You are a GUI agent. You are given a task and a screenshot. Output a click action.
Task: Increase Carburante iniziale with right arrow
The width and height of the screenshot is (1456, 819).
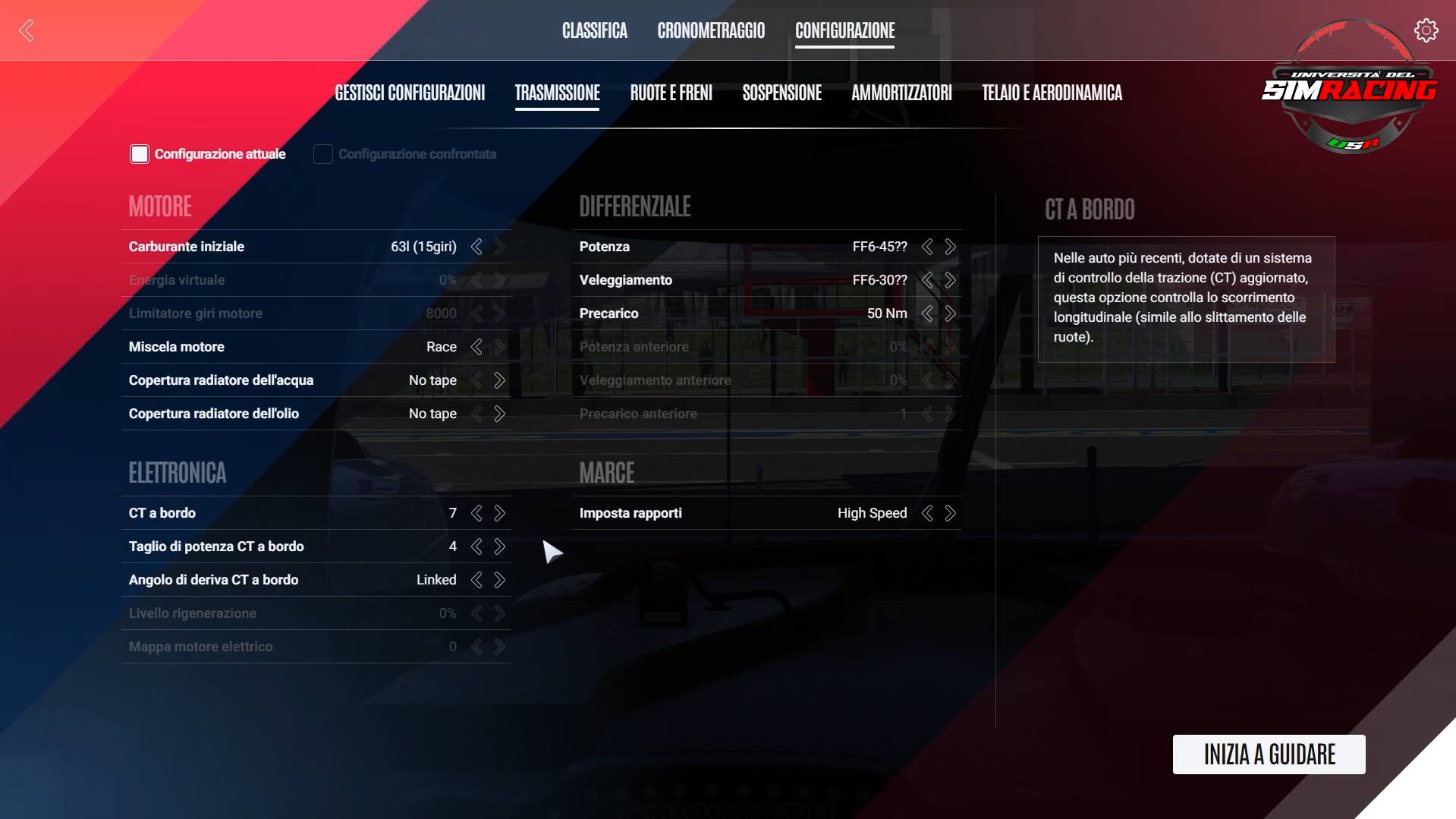(500, 247)
